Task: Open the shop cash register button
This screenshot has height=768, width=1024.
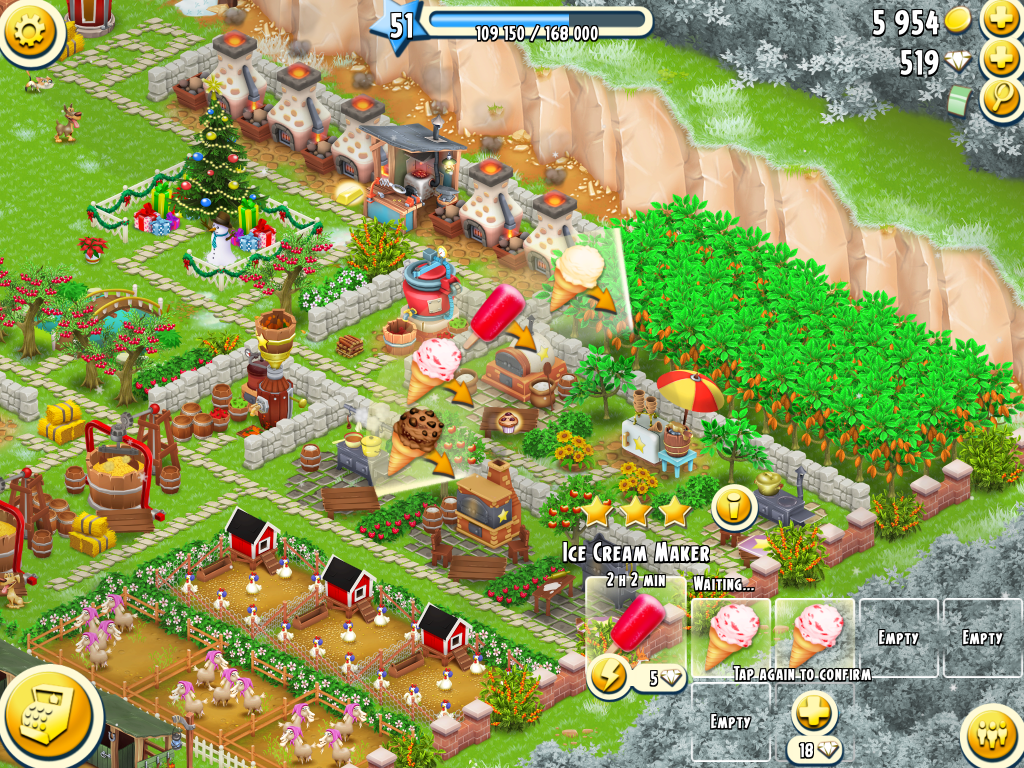Action: point(50,714)
